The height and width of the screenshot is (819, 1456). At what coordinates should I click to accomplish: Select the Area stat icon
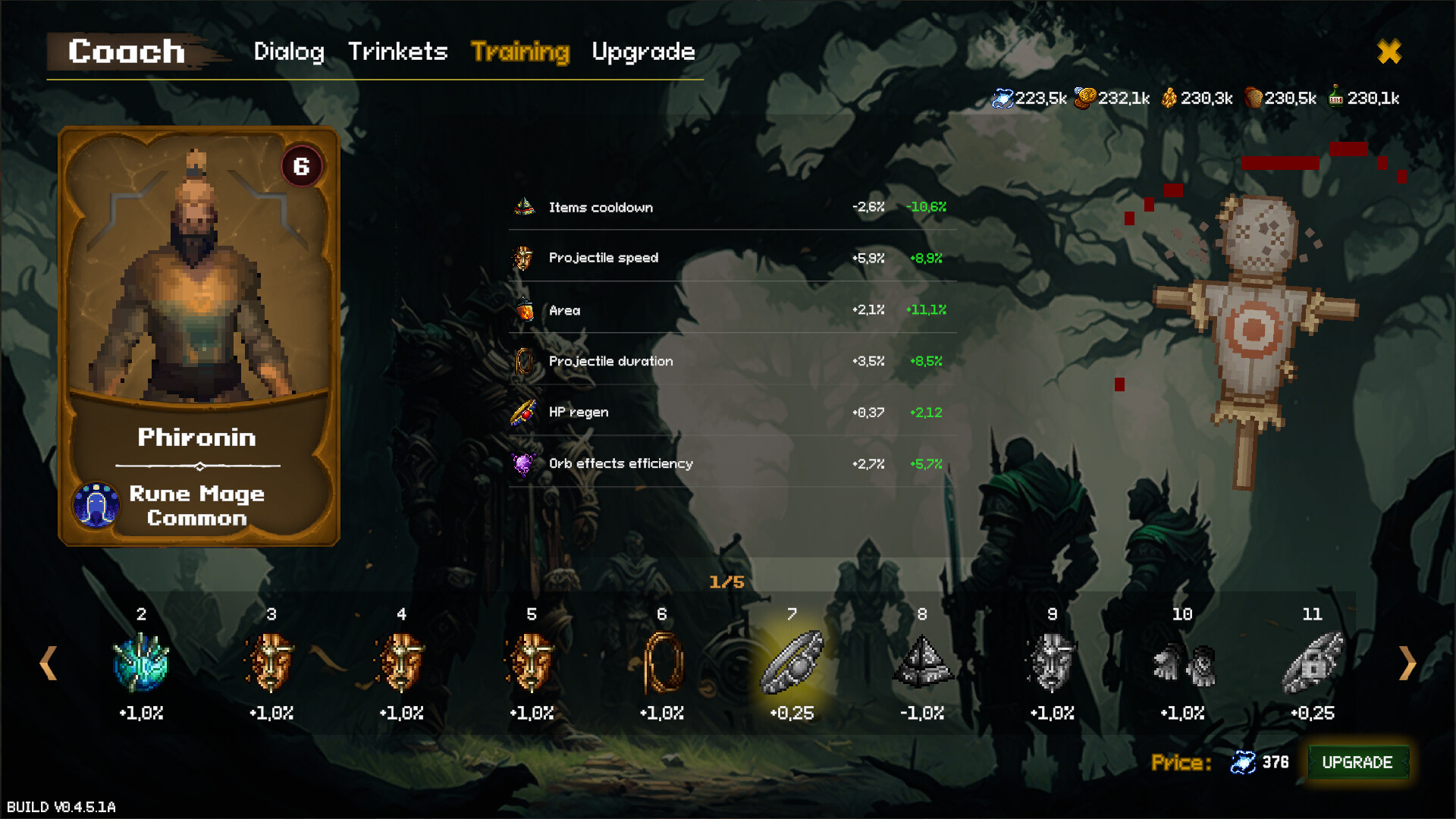(x=525, y=309)
